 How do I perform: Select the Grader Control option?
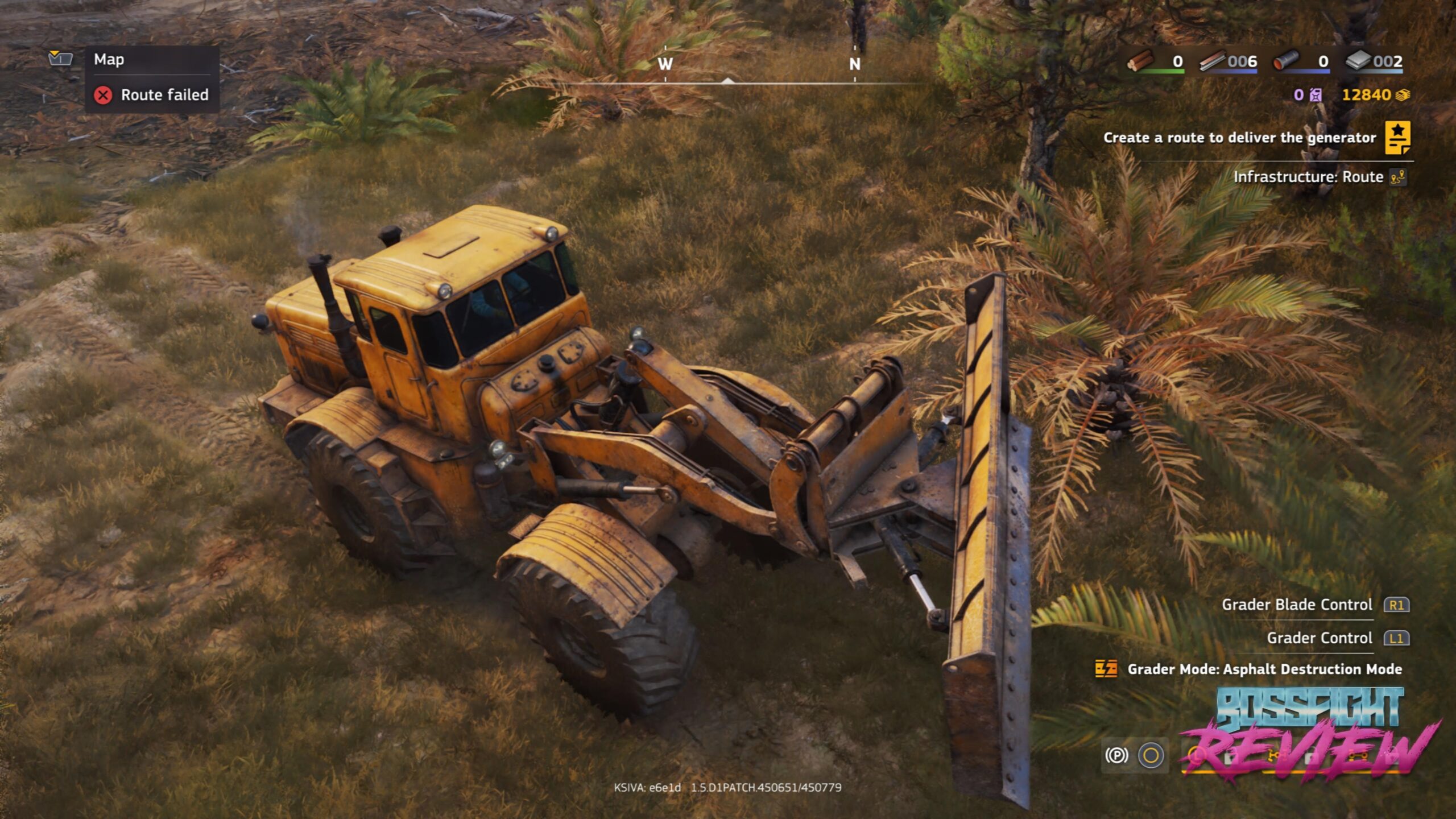1319,638
